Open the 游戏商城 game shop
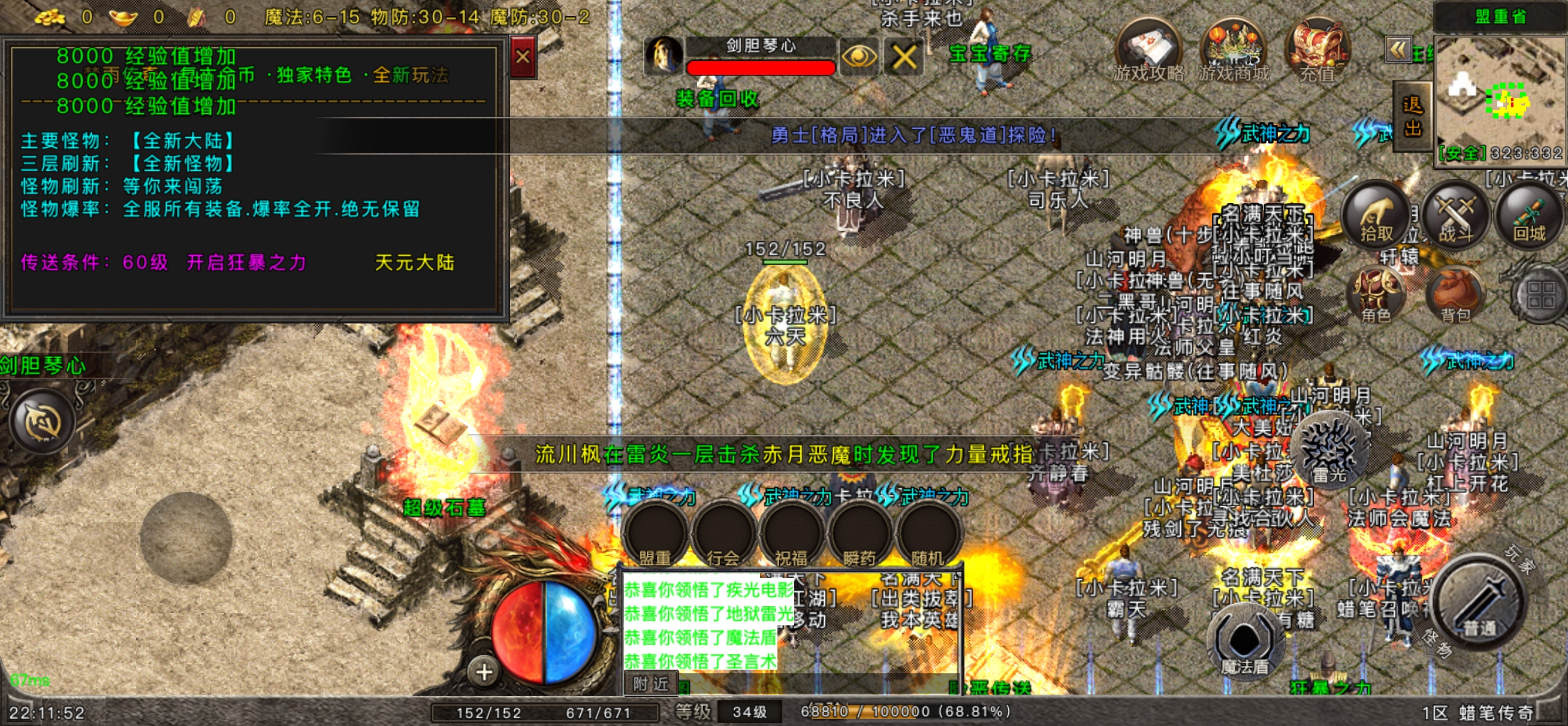1568x726 pixels. (x=1233, y=49)
